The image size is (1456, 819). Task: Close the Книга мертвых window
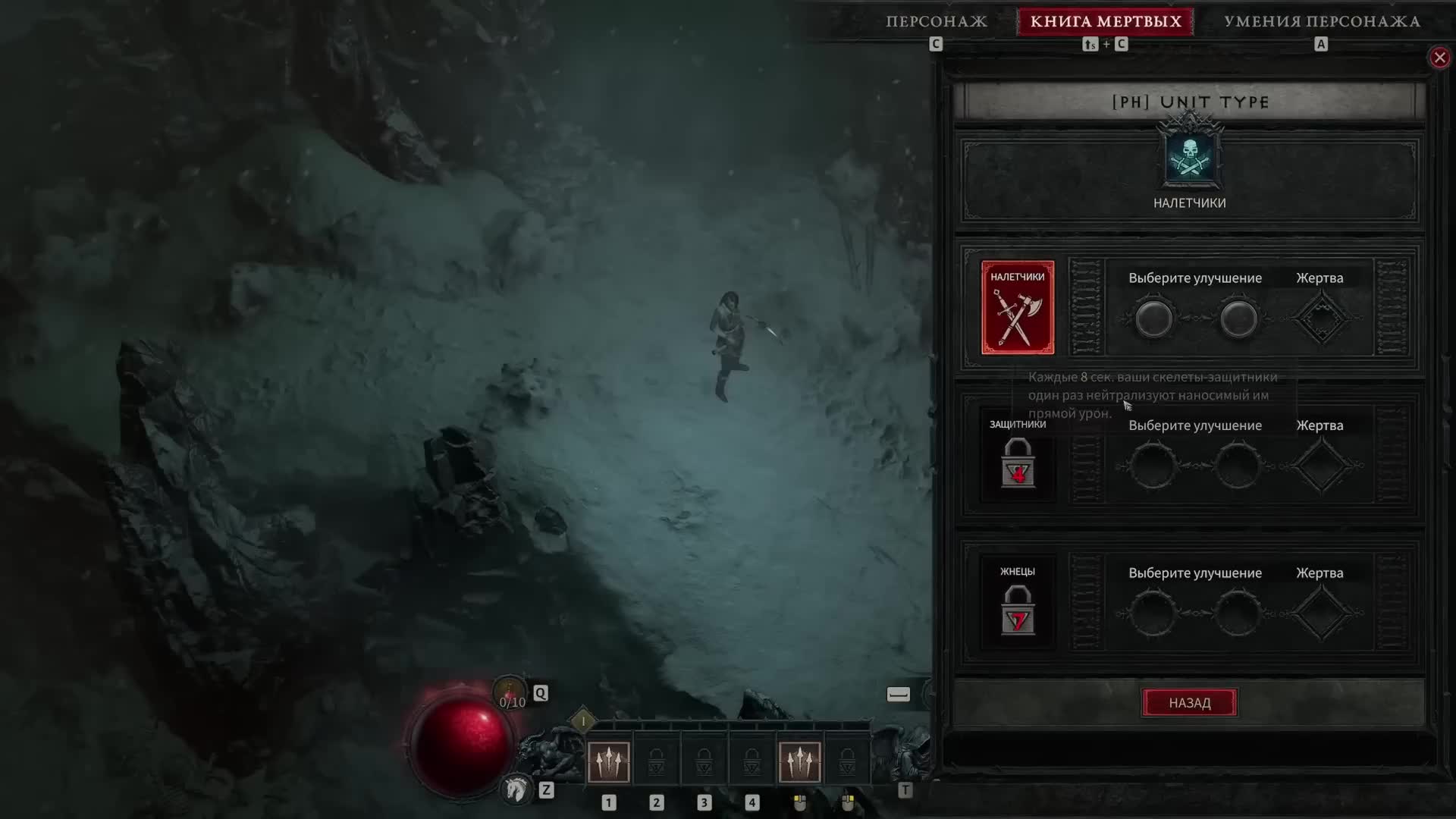(x=1439, y=57)
